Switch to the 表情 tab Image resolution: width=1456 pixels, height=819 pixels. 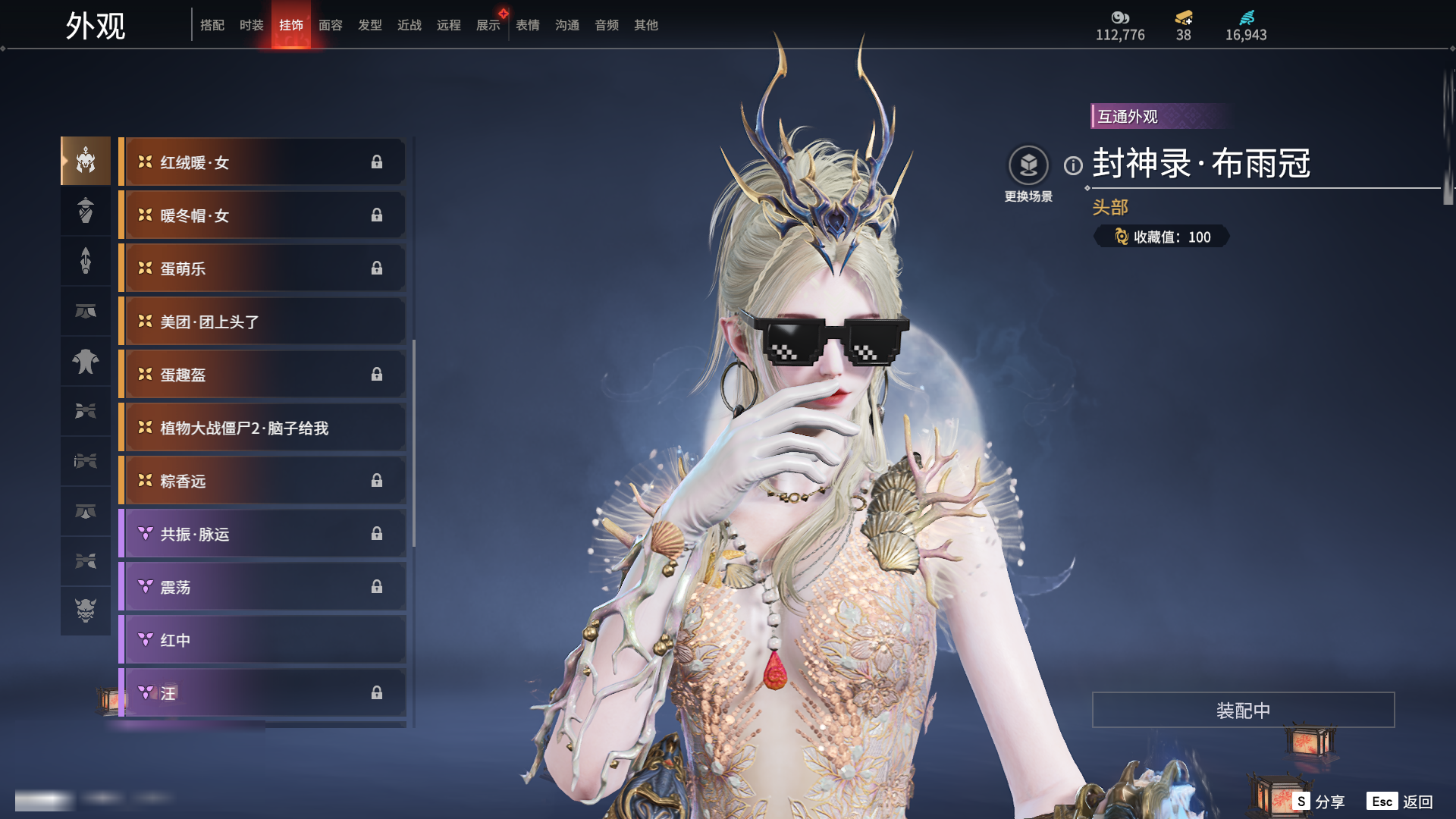pos(528,25)
